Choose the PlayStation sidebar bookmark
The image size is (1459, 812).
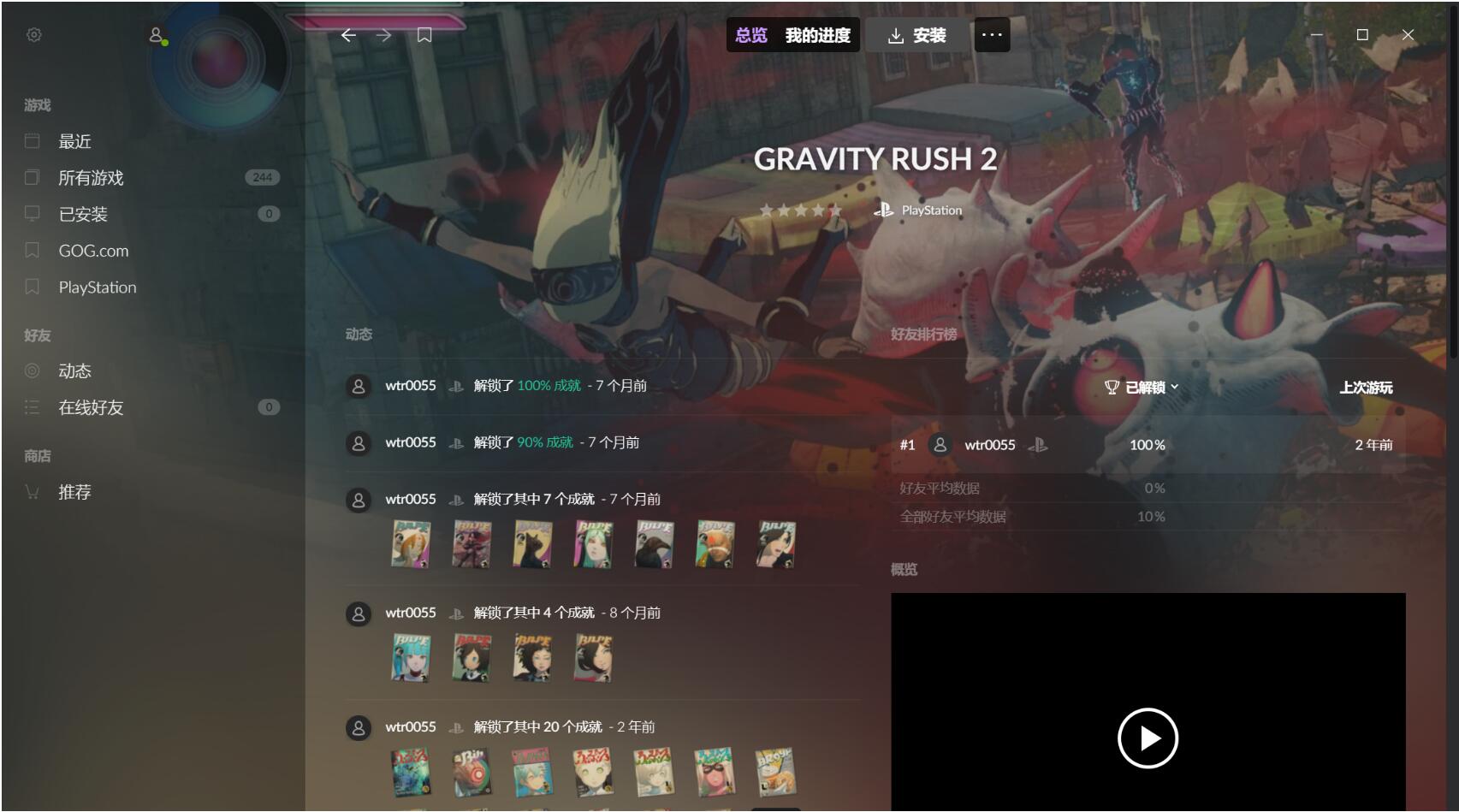98,287
